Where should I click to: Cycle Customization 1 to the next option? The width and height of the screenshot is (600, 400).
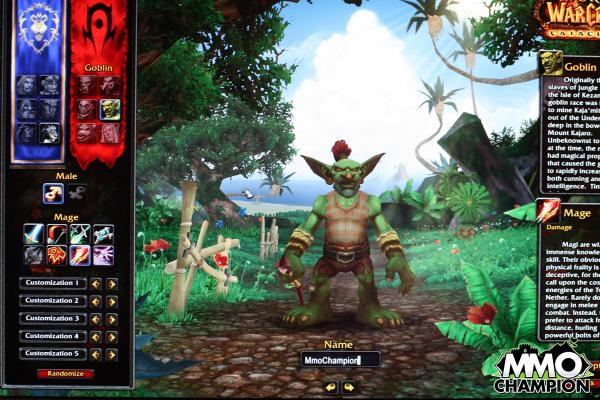(111, 283)
